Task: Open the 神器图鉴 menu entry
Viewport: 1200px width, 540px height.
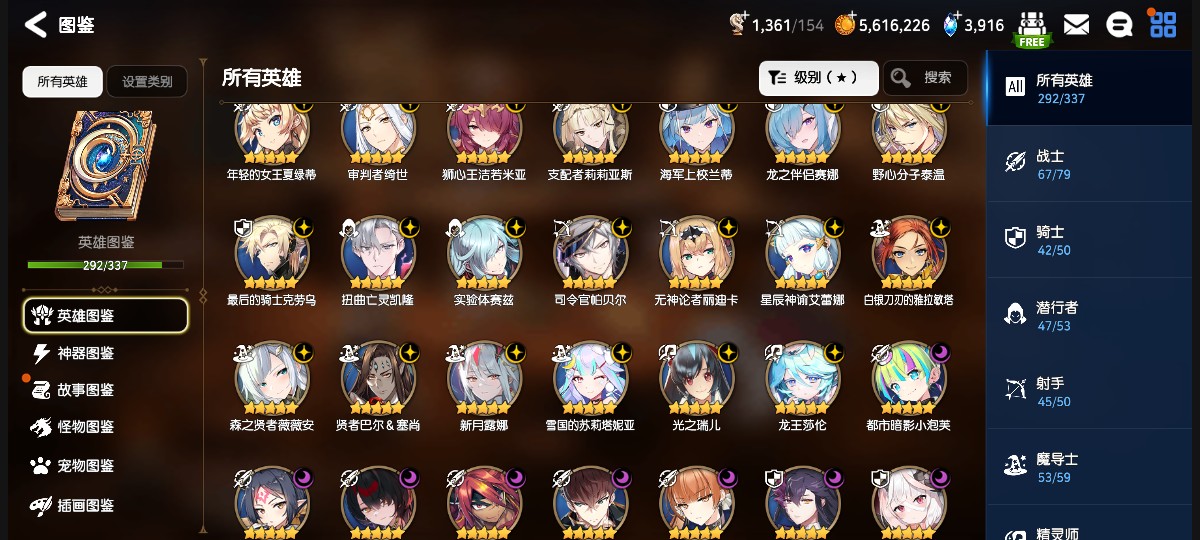Action: pos(85,353)
